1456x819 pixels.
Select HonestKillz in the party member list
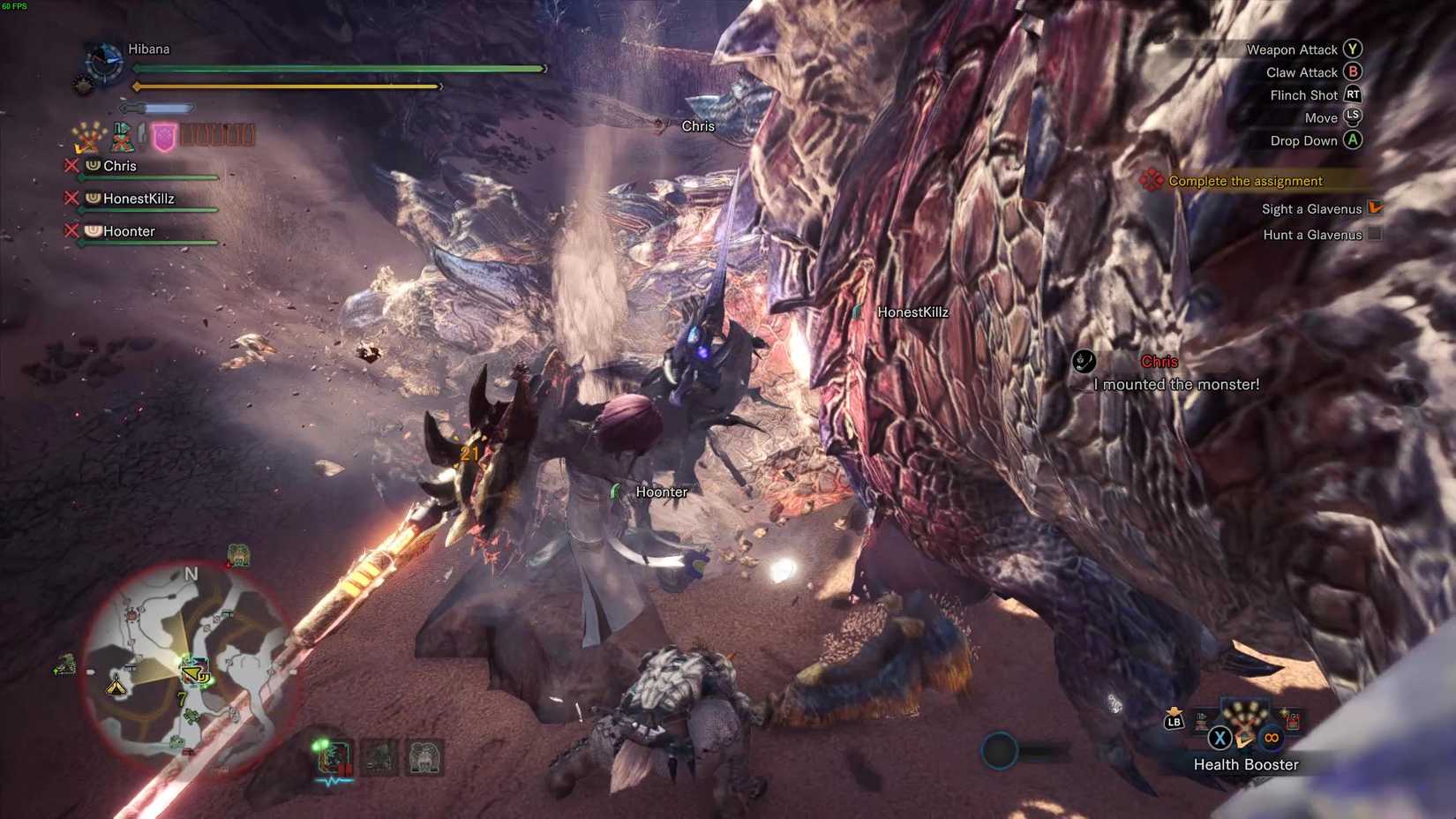140,199
